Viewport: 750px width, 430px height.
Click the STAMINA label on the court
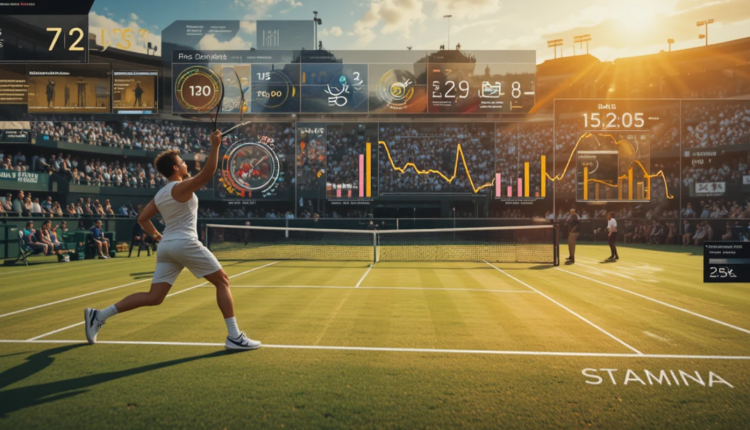click(x=657, y=377)
